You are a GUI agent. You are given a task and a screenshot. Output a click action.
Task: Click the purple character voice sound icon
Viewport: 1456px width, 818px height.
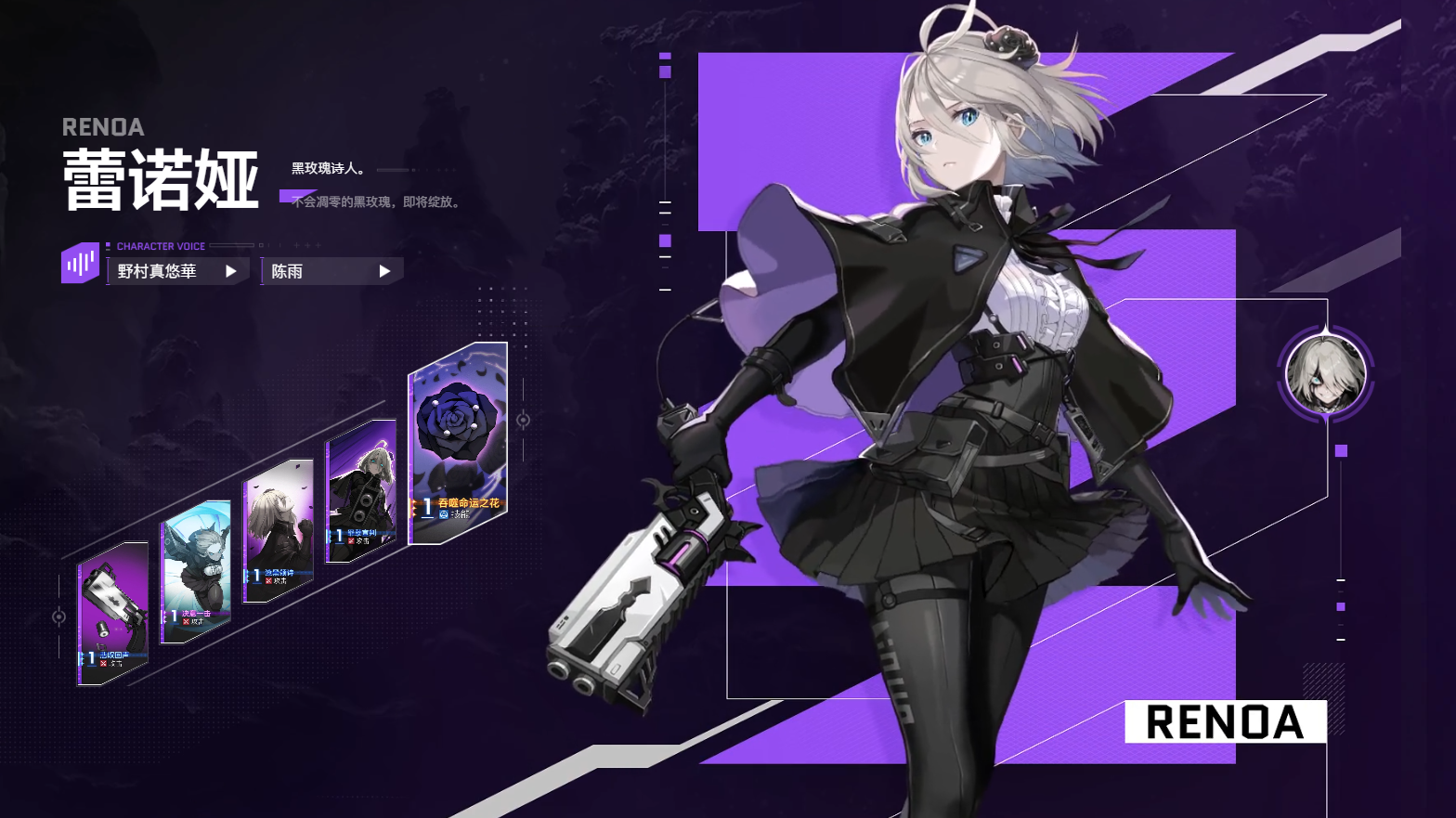tap(80, 264)
